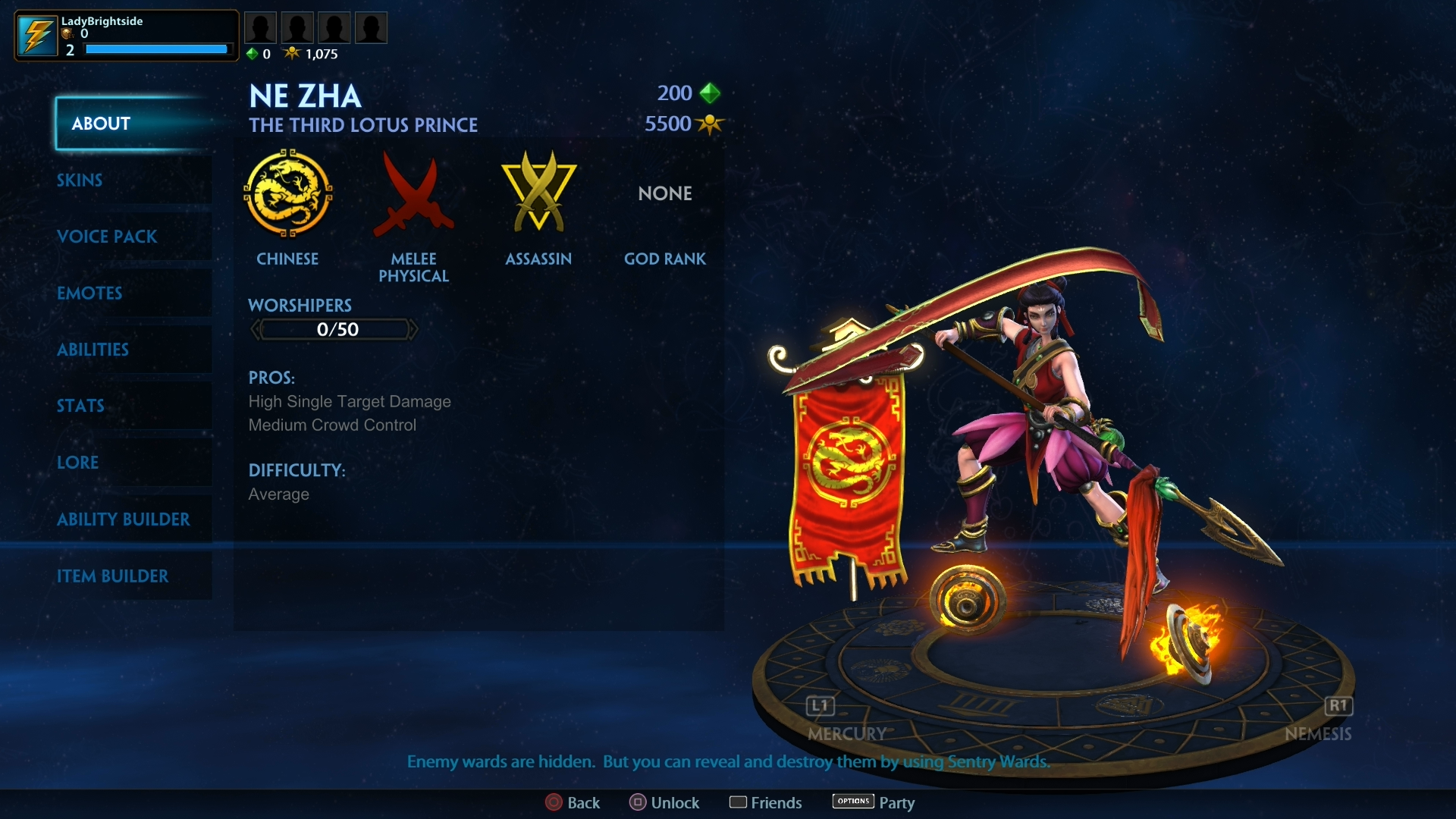Viewport: 1456px width, 819px height.
Task: Click the Chinese pantheon dragon emblem
Action: [x=287, y=193]
